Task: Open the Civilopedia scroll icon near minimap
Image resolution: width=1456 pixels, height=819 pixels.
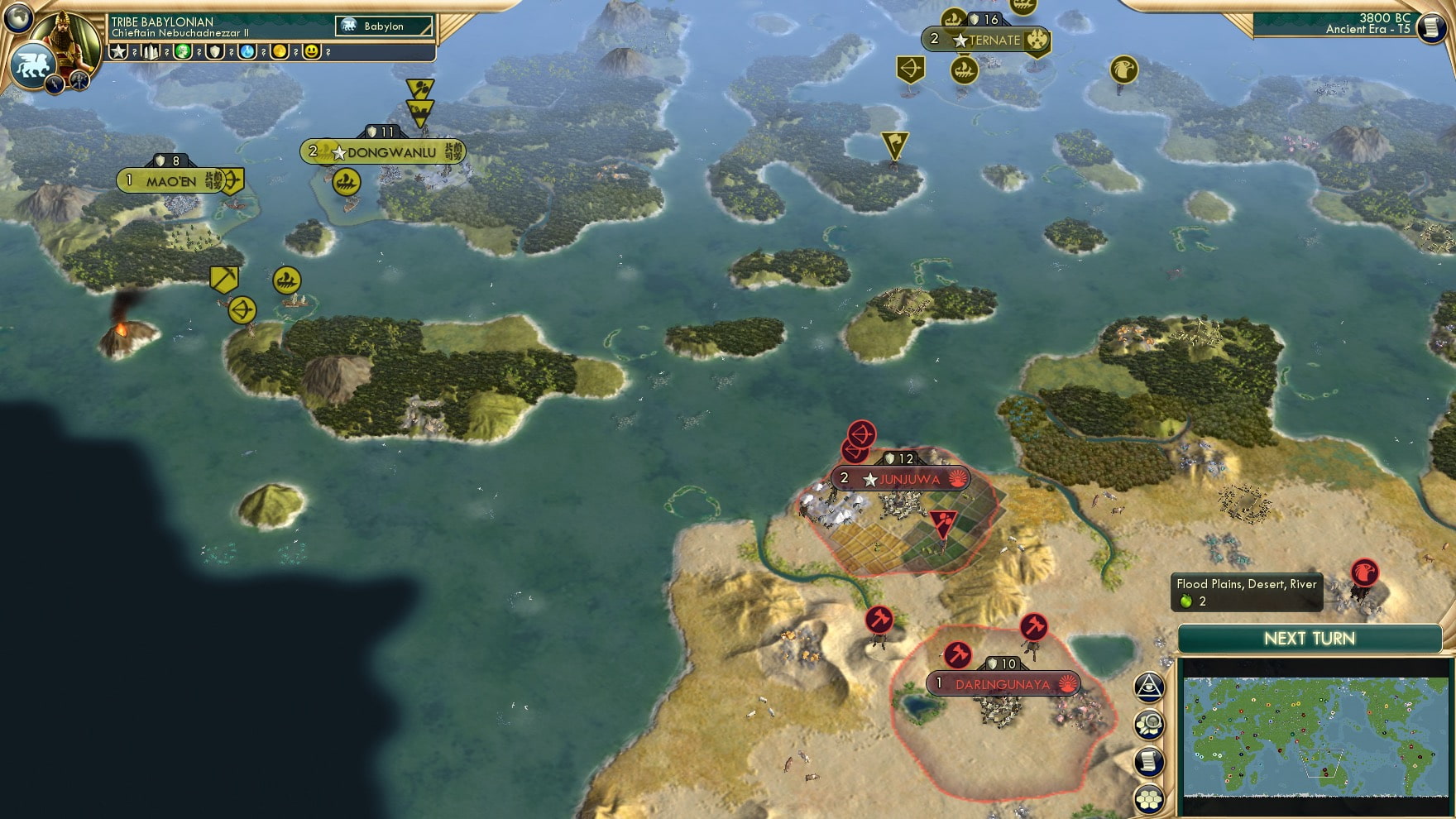Action: pyautogui.click(x=1148, y=759)
